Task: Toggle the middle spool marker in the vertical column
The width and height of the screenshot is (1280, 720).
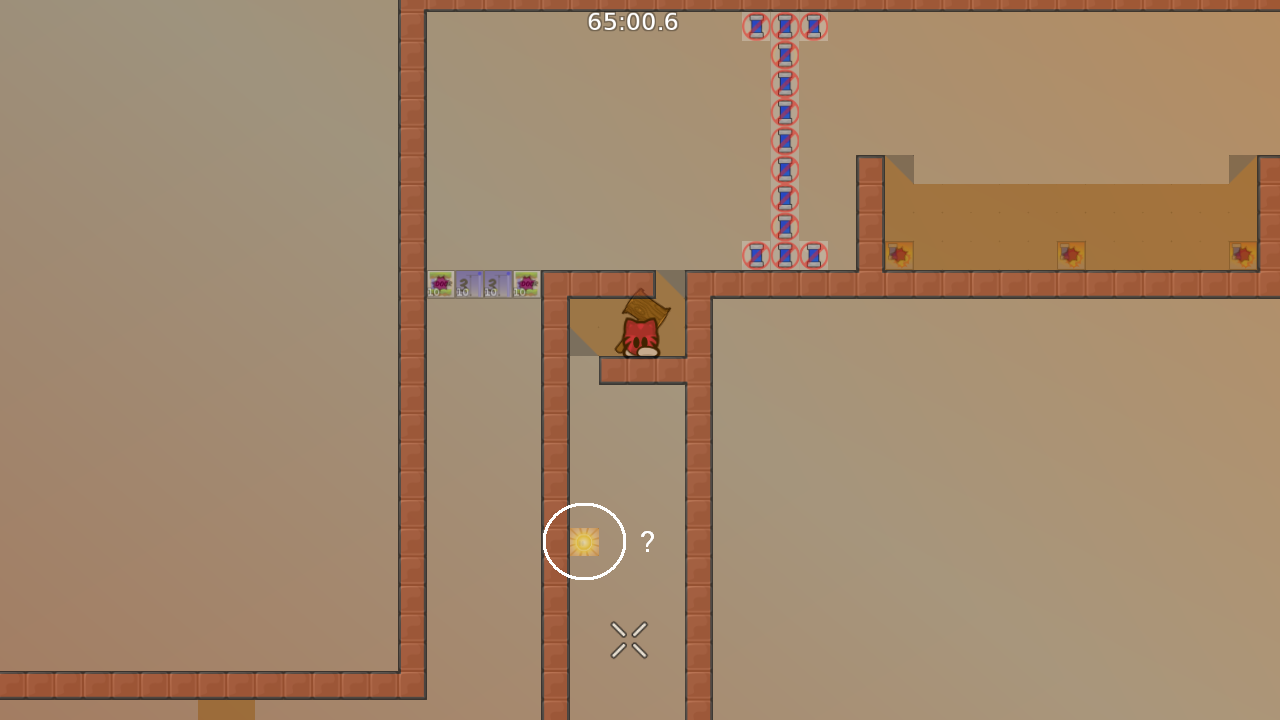Action: coord(783,140)
